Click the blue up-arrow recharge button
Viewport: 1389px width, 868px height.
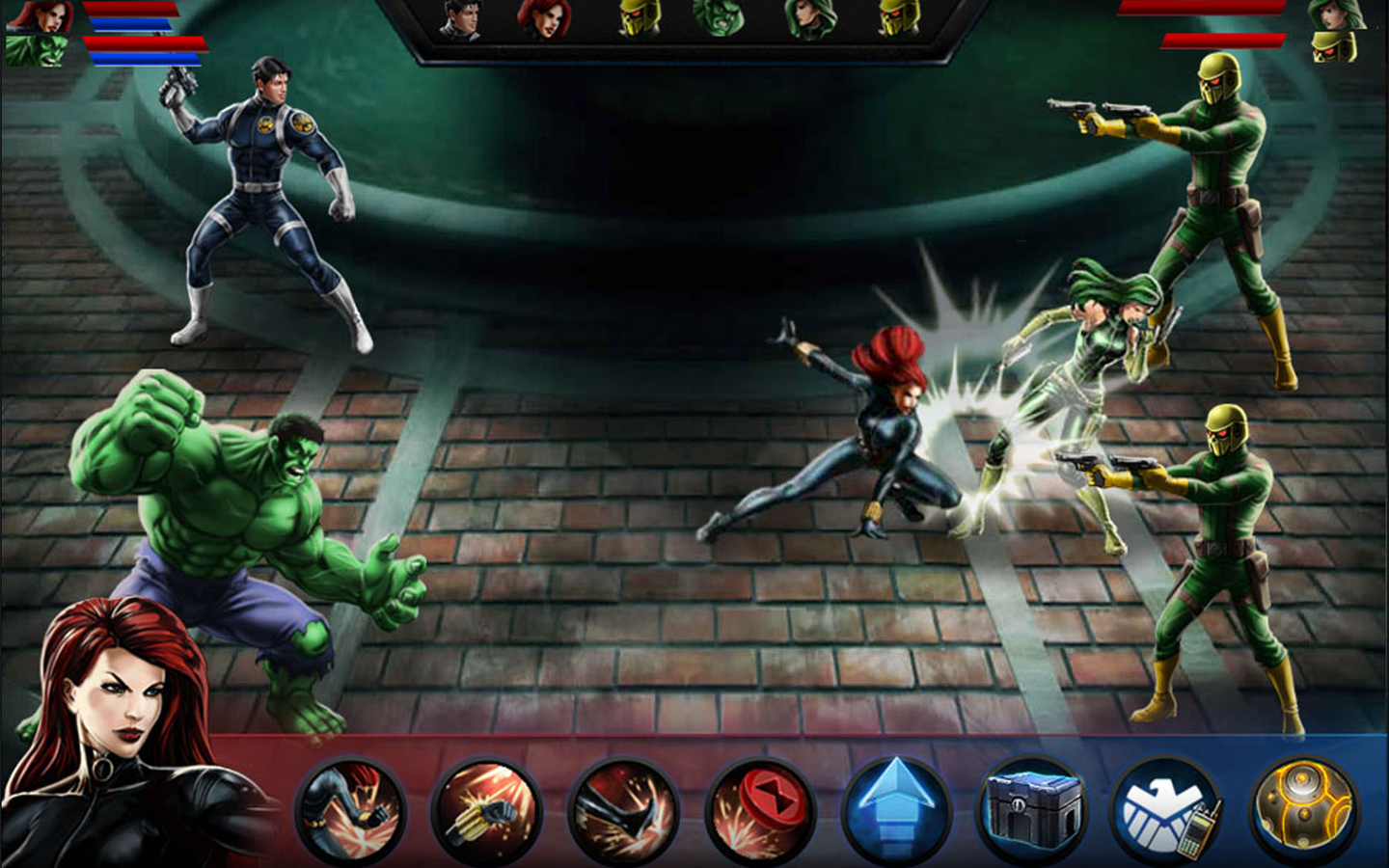click(x=897, y=808)
